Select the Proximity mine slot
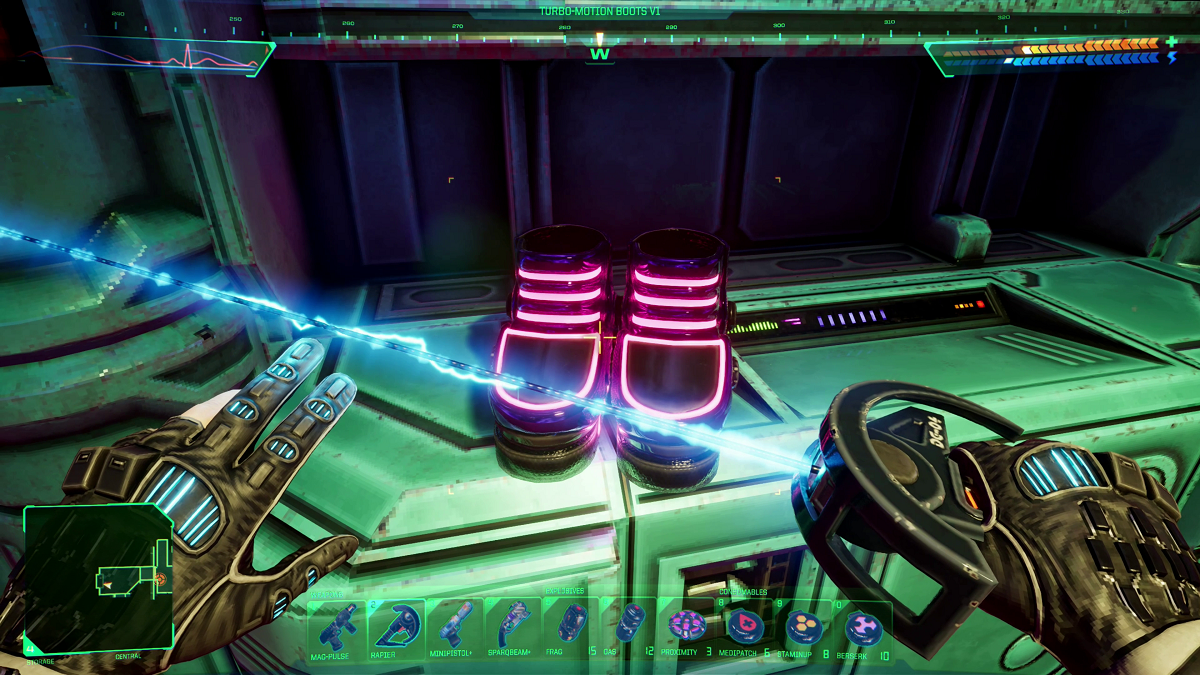The image size is (1200, 675). tap(688, 626)
